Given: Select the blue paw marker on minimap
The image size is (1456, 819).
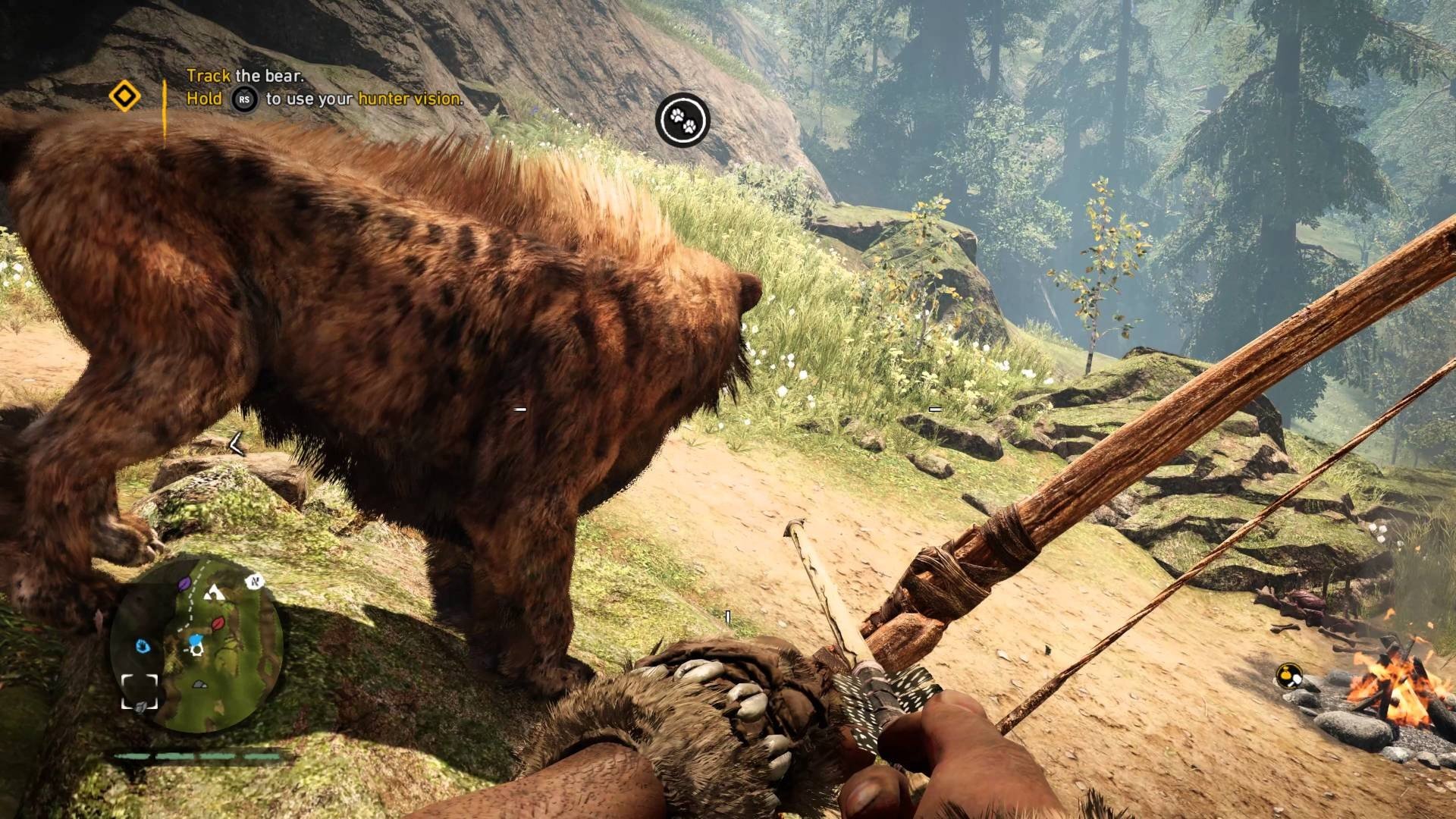Looking at the screenshot, I should (x=143, y=646).
